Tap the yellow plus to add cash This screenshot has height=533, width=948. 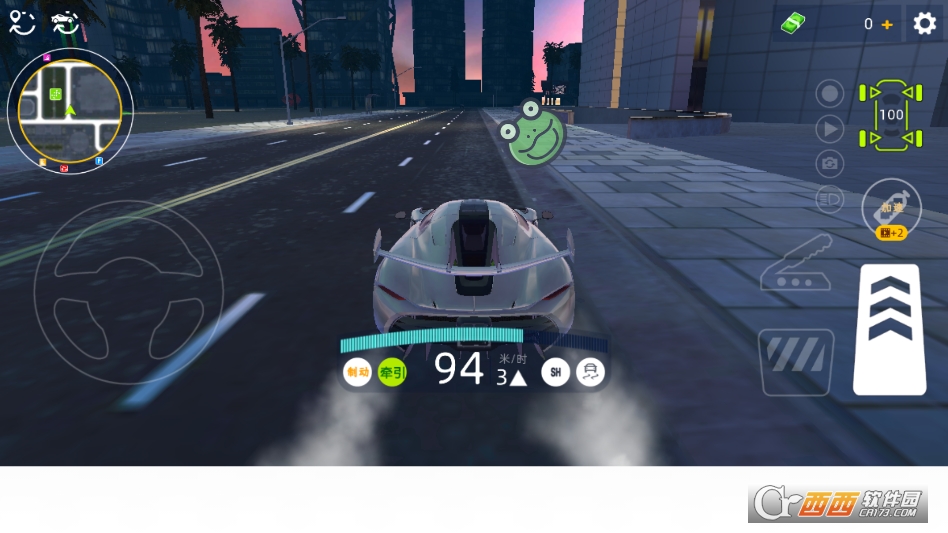pos(887,24)
